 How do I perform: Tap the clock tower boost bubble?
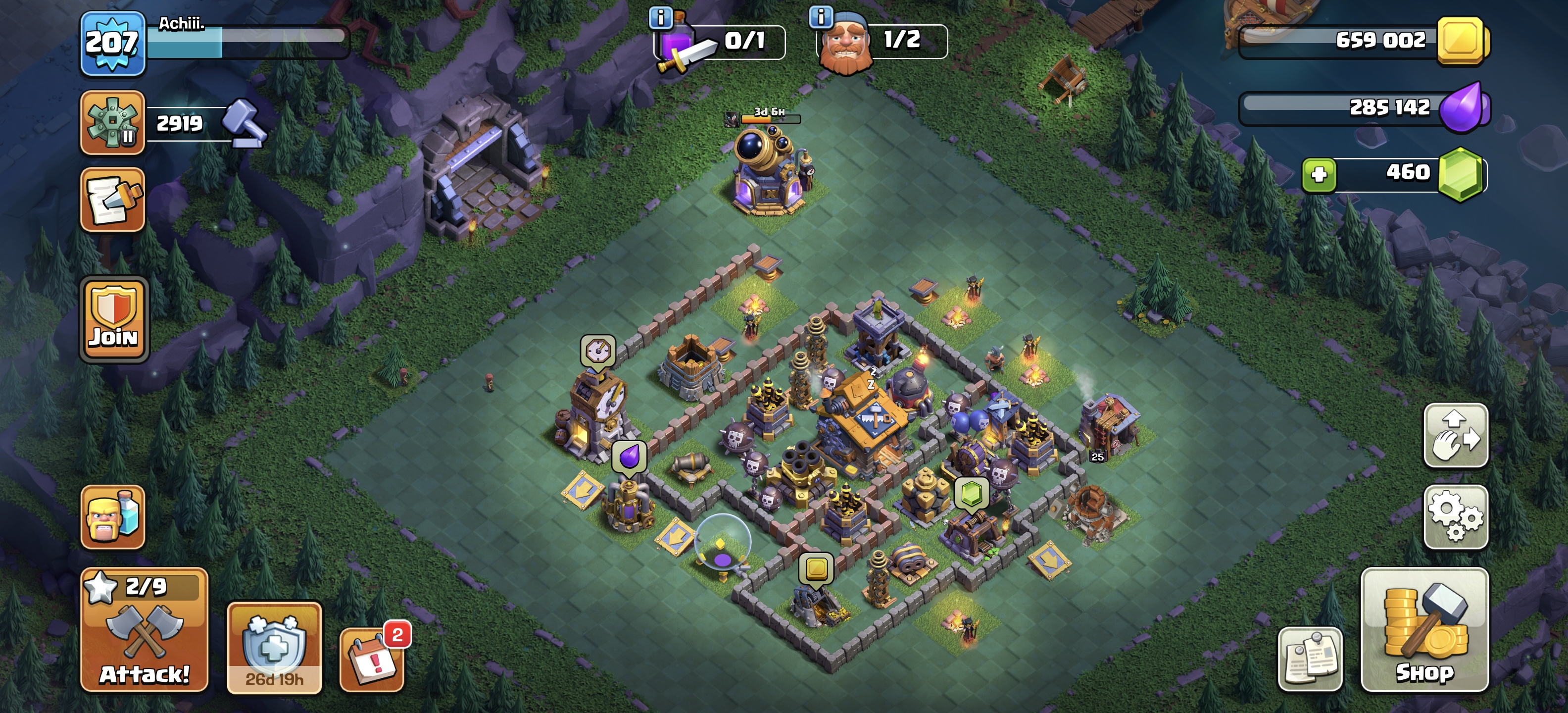tap(598, 351)
